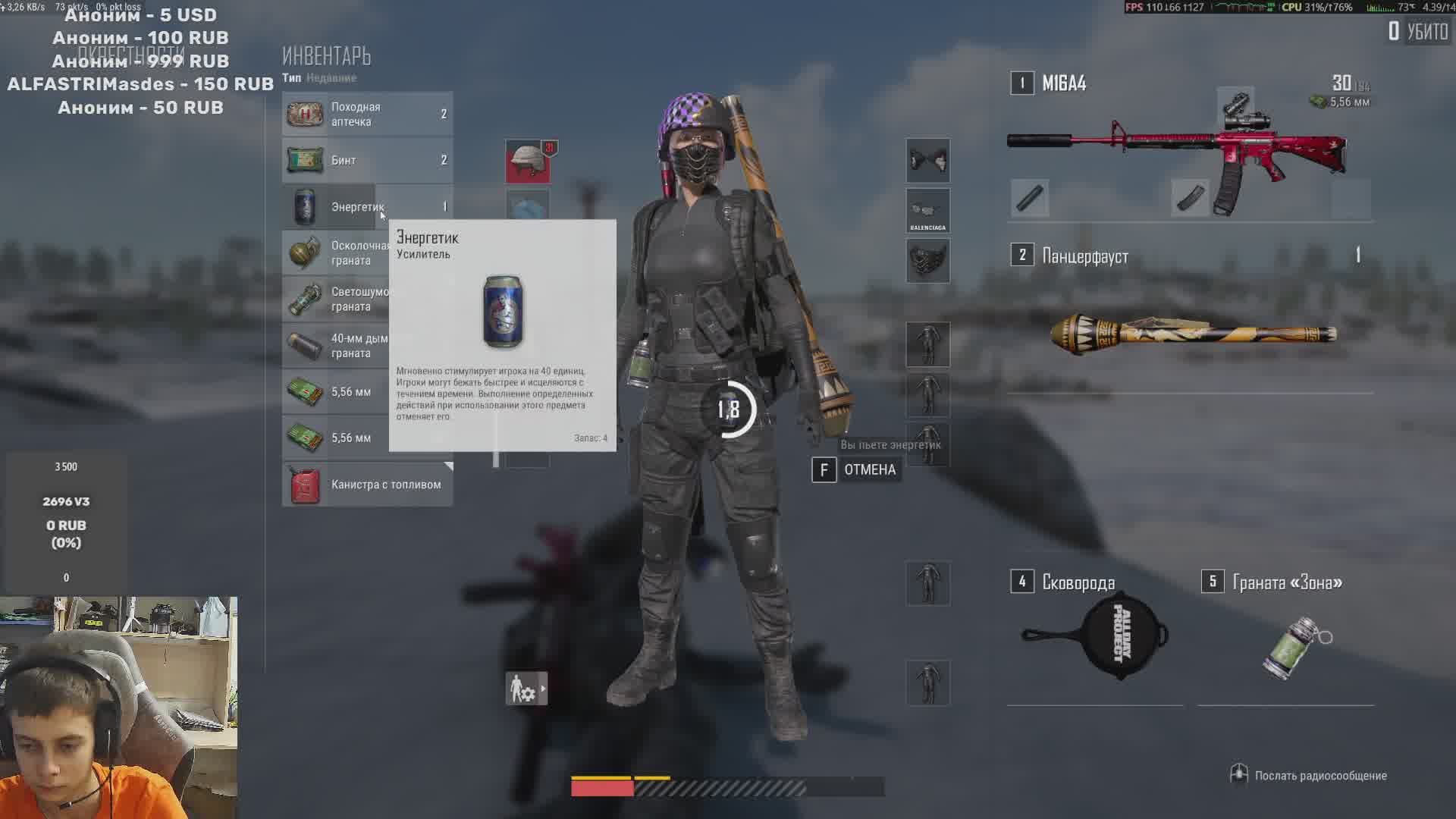The width and height of the screenshot is (1456, 819).
Task: Sort inventory by recent tab
Action: [331, 78]
